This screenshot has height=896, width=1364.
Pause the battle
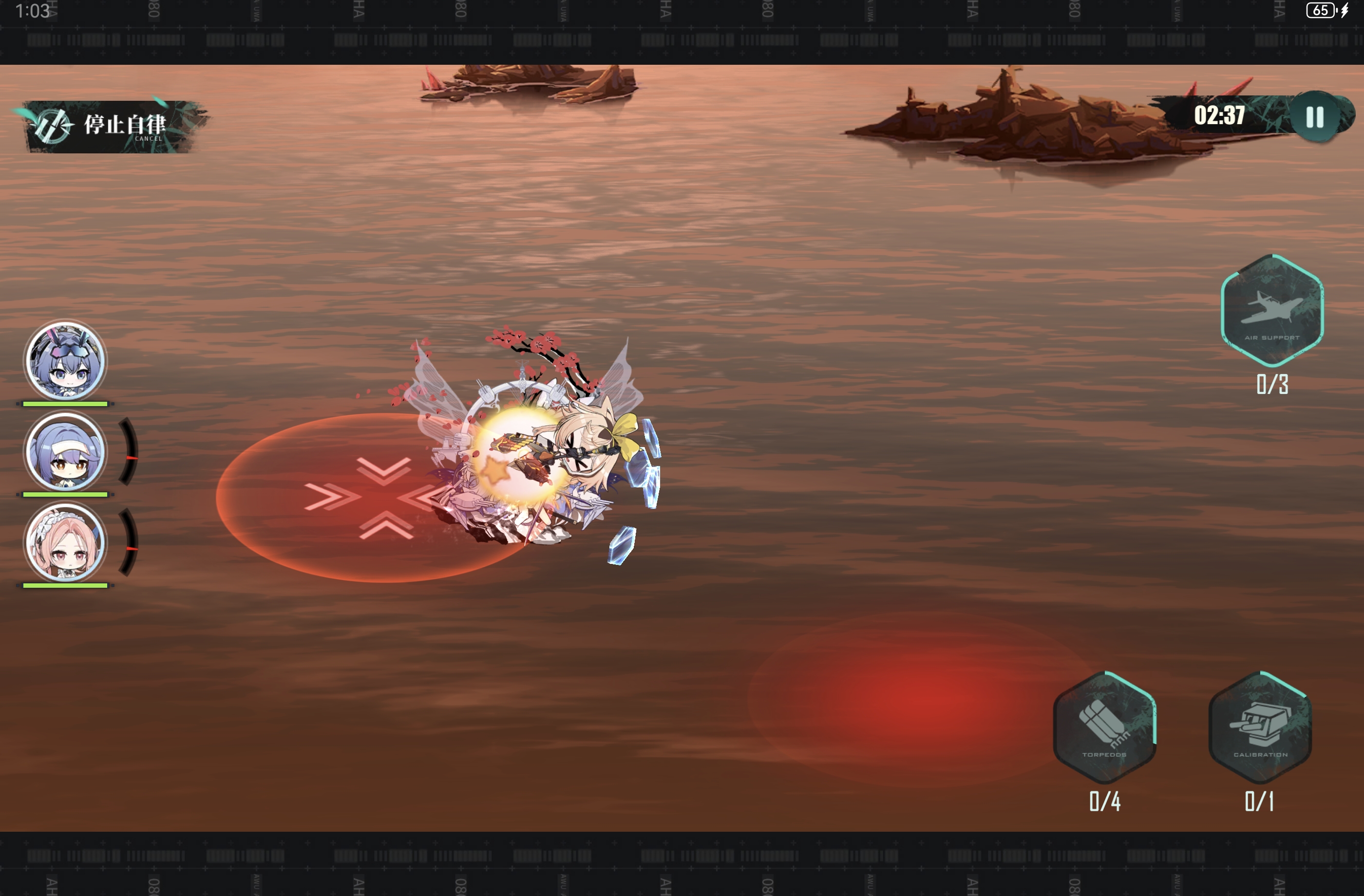[1315, 117]
